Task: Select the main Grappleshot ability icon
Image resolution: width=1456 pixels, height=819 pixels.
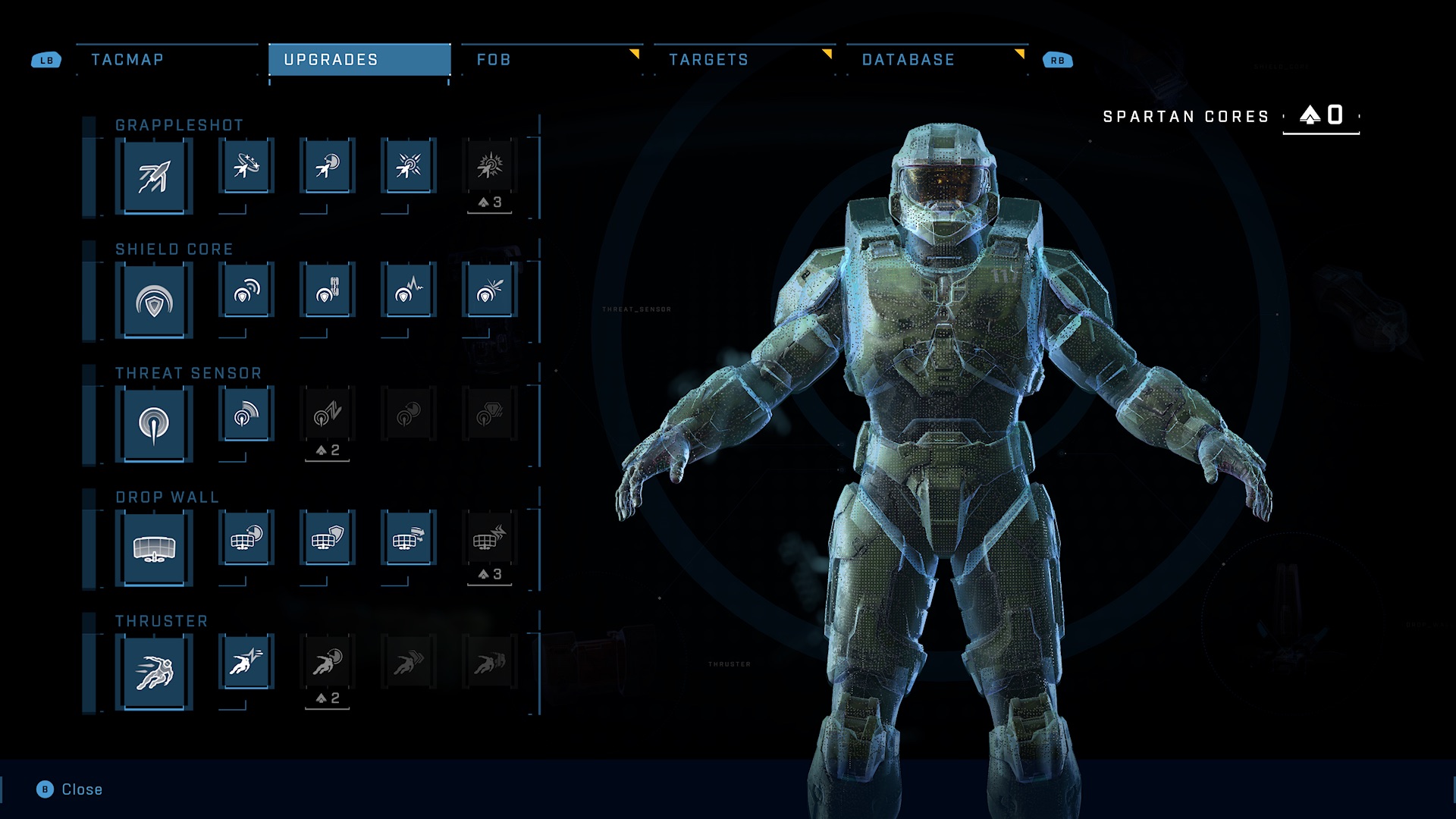Action: (154, 177)
